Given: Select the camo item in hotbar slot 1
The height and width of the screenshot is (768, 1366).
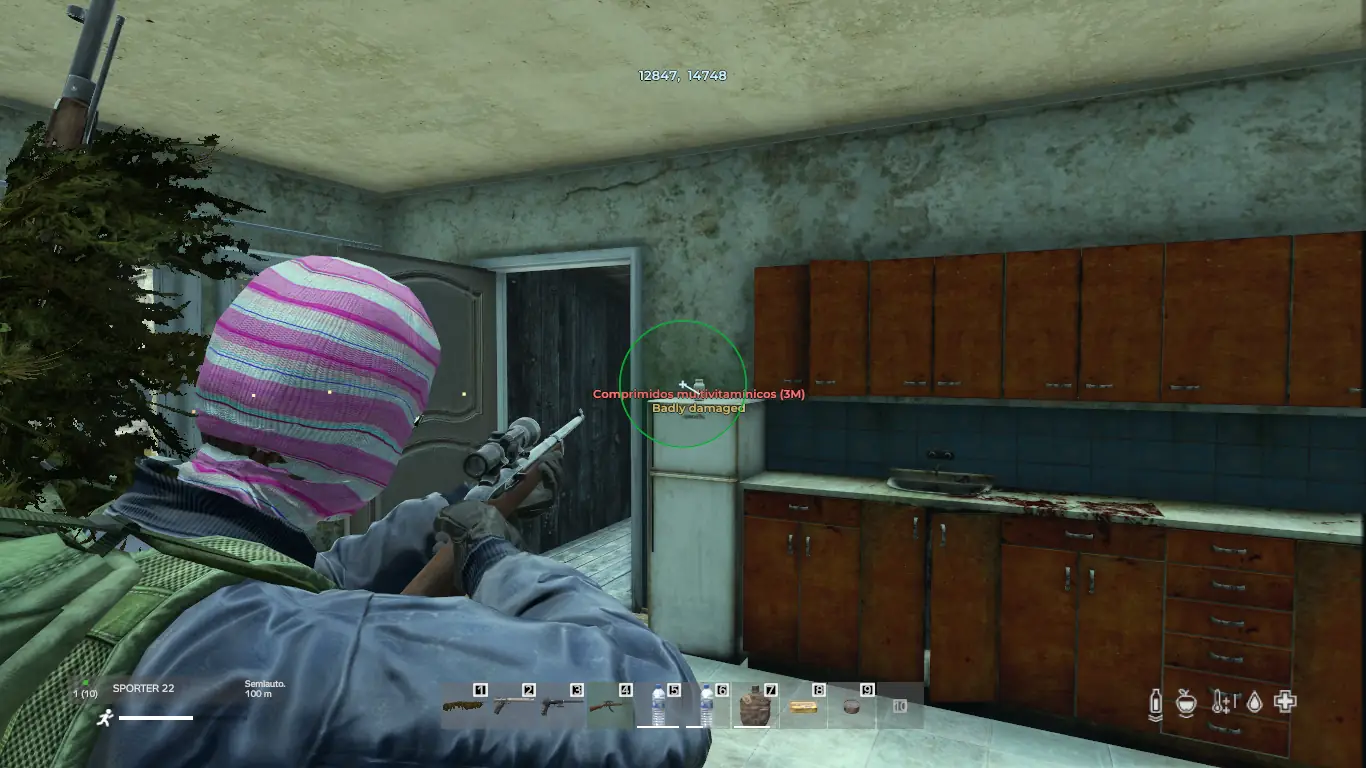Looking at the screenshot, I should point(465,706).
